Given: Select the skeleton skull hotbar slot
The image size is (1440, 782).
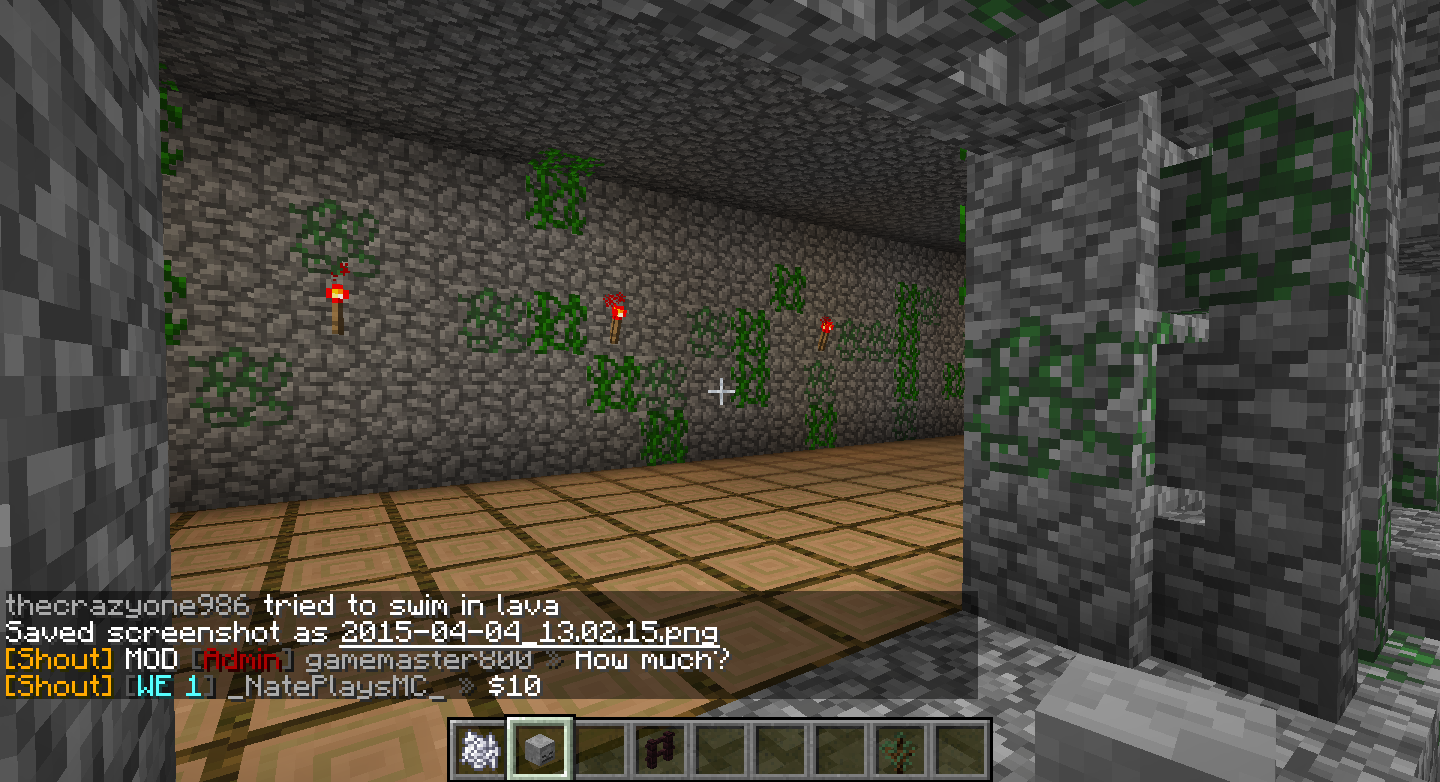Looking at the screenshot, I should coord(540,748).
